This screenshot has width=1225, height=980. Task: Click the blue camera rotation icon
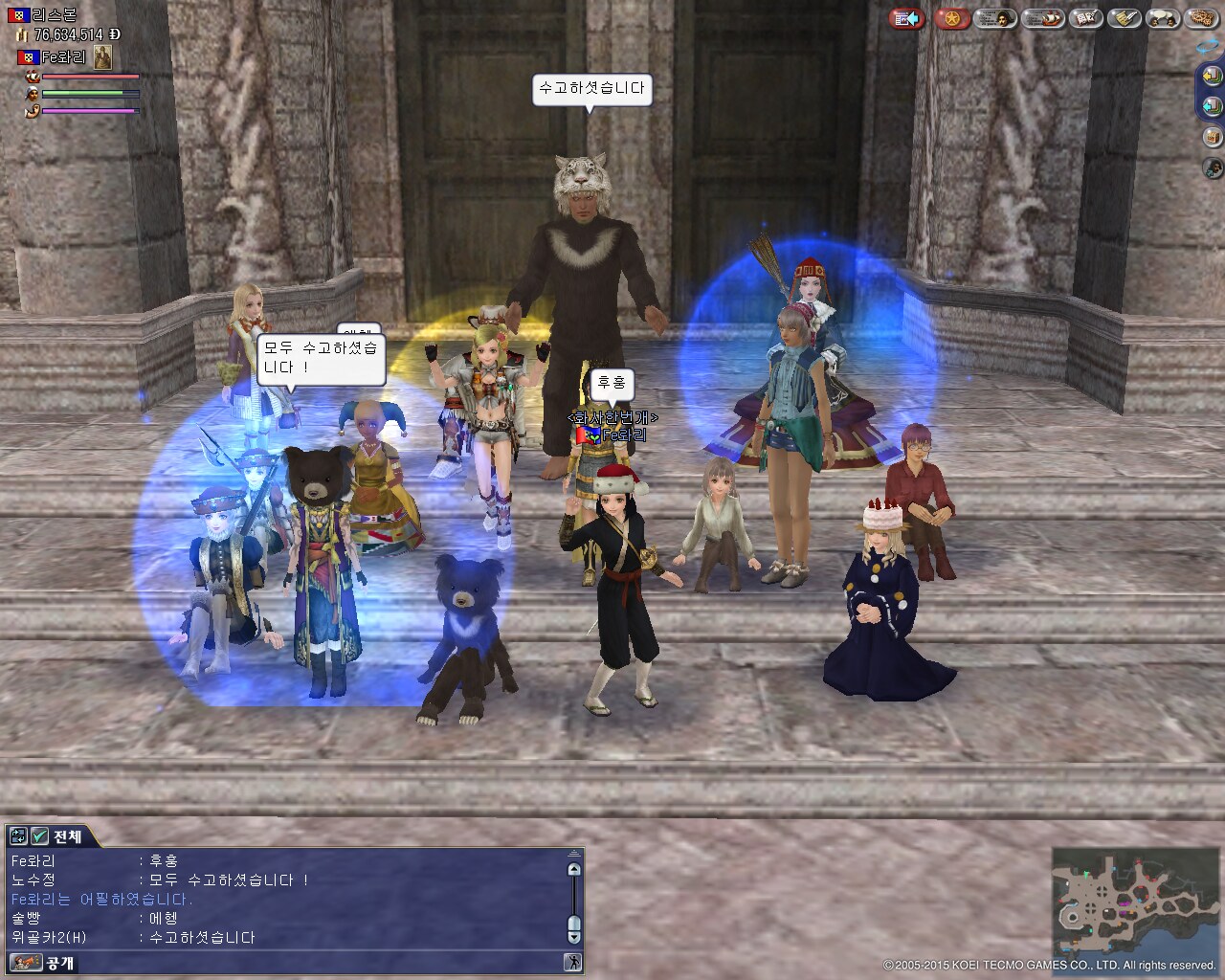click(1209, 45)
